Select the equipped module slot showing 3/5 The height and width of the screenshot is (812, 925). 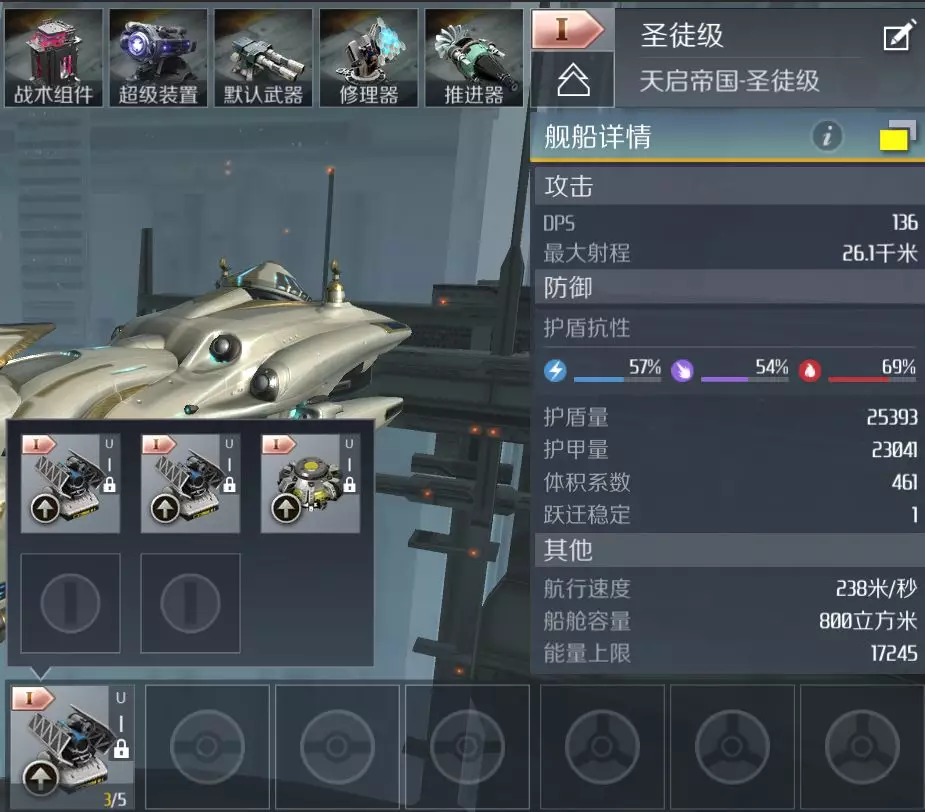click(71, 746)
